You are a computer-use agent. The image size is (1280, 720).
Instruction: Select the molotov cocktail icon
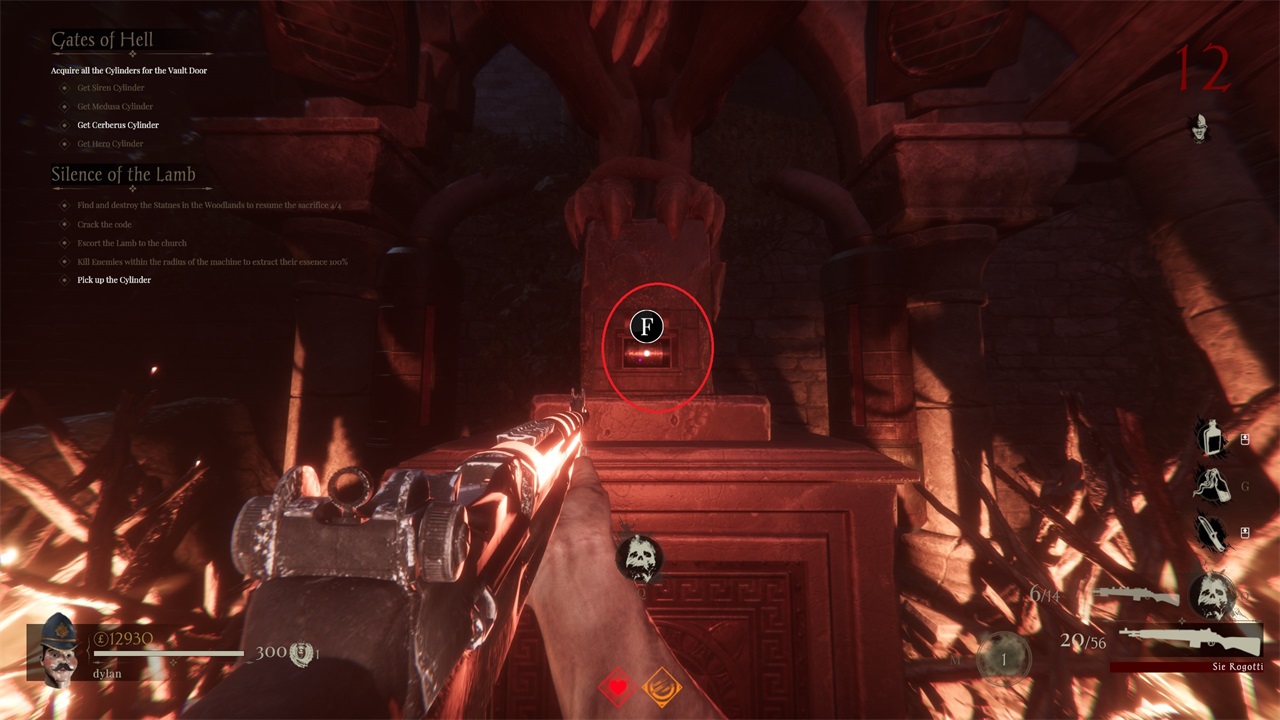click(1212, 485)
